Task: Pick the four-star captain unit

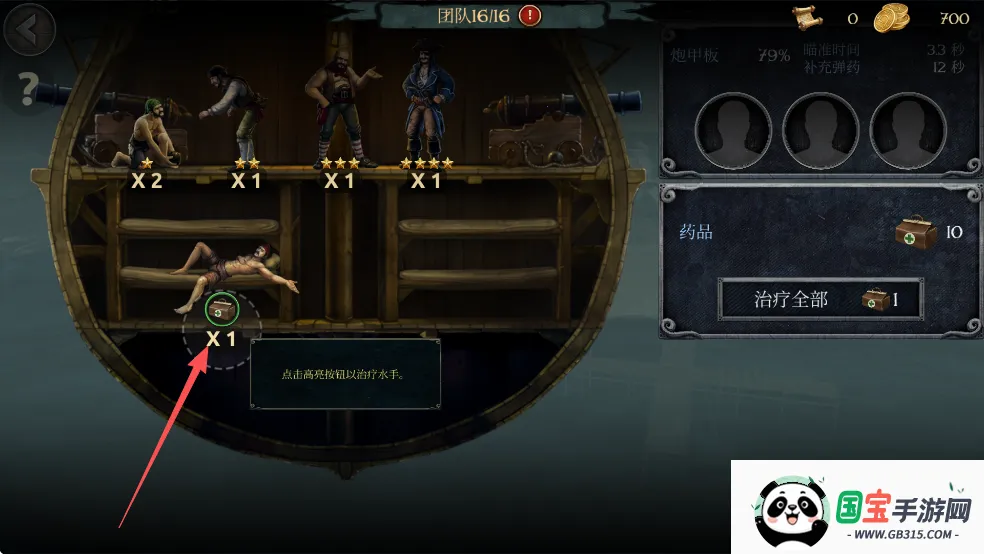Action: click(425, 108)
